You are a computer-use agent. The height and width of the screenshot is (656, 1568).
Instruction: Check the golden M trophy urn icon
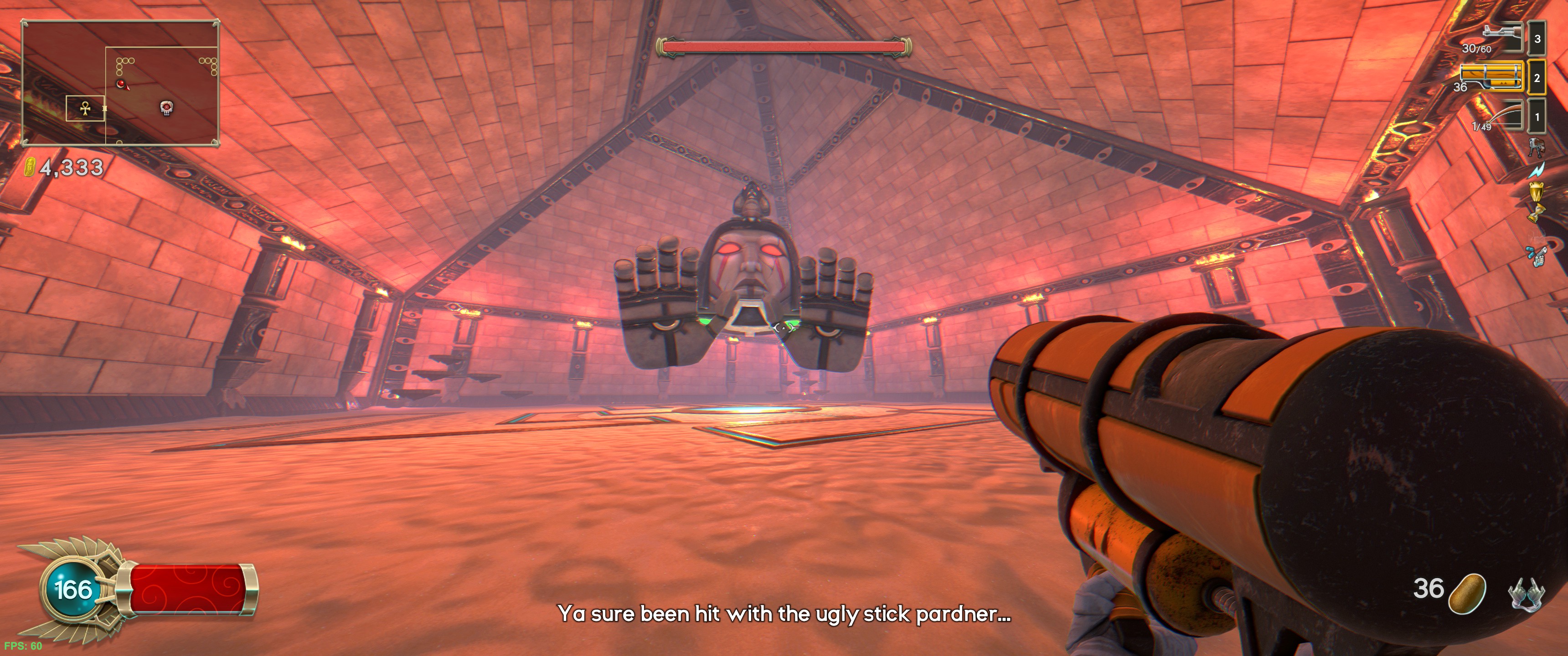click(1537, 192)
